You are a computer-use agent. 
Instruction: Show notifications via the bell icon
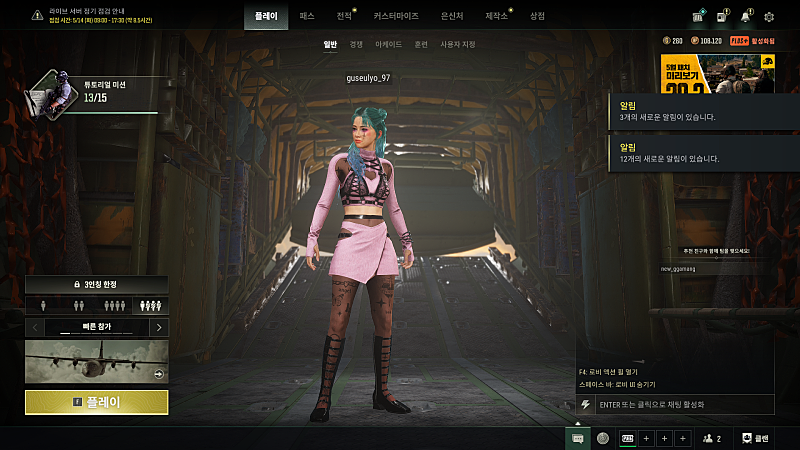coord(745,17)
